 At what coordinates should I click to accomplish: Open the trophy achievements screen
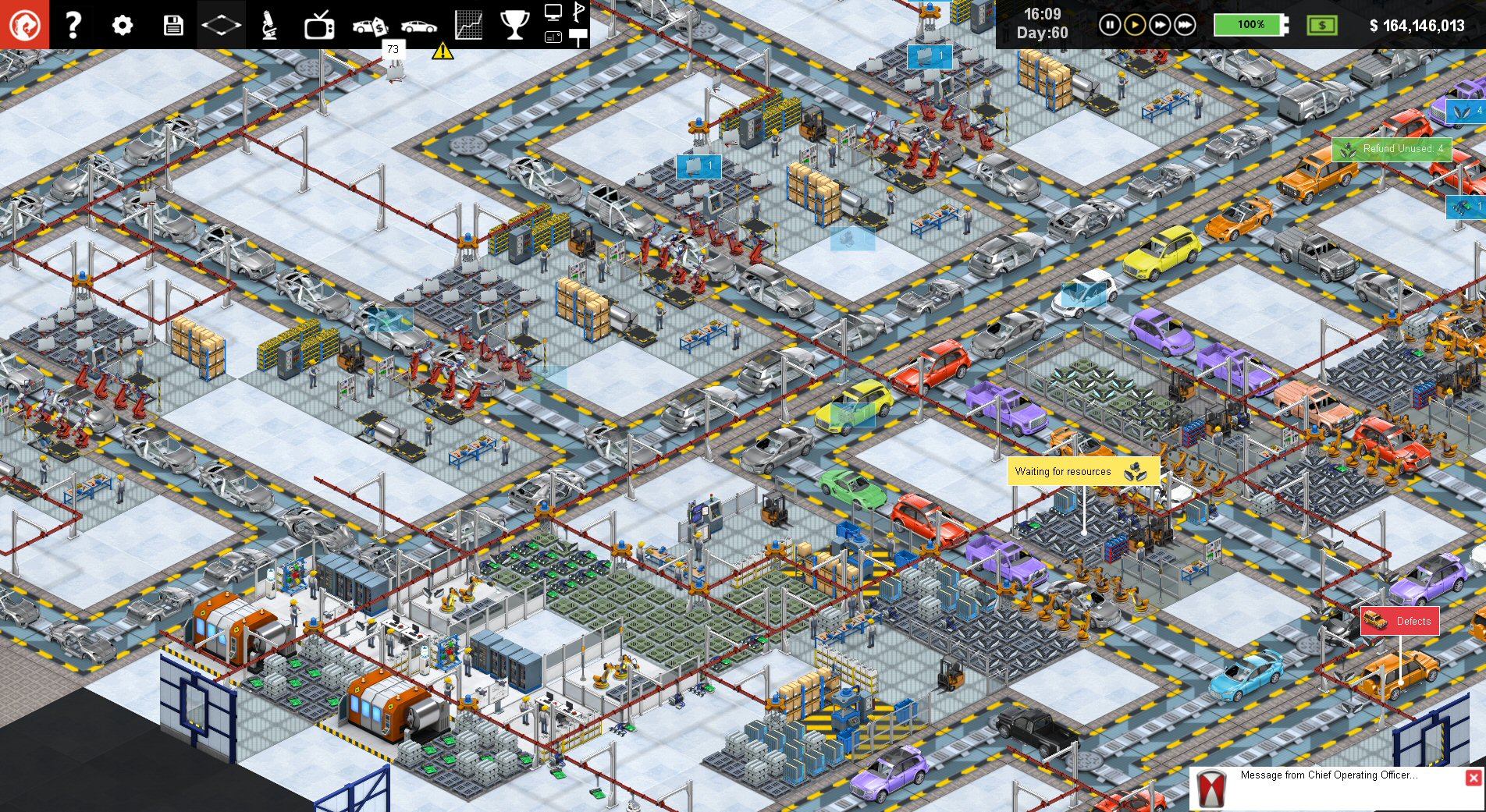coord(514,25)
